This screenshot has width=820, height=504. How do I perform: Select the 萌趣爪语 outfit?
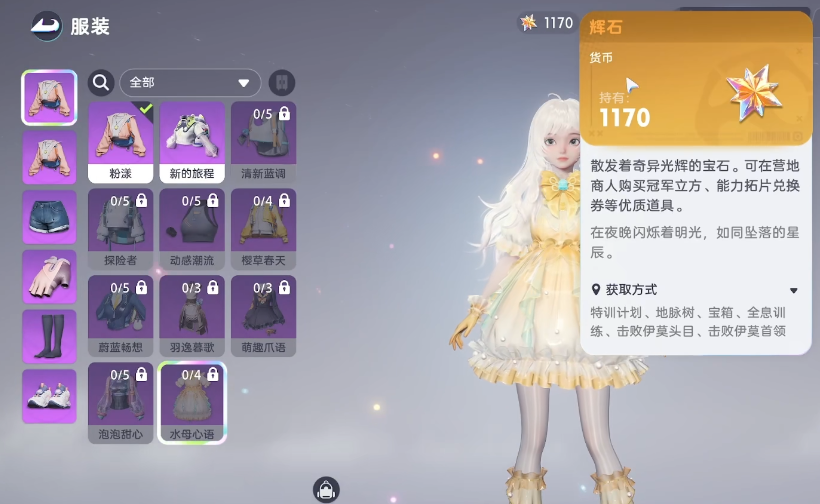[263, 315]
